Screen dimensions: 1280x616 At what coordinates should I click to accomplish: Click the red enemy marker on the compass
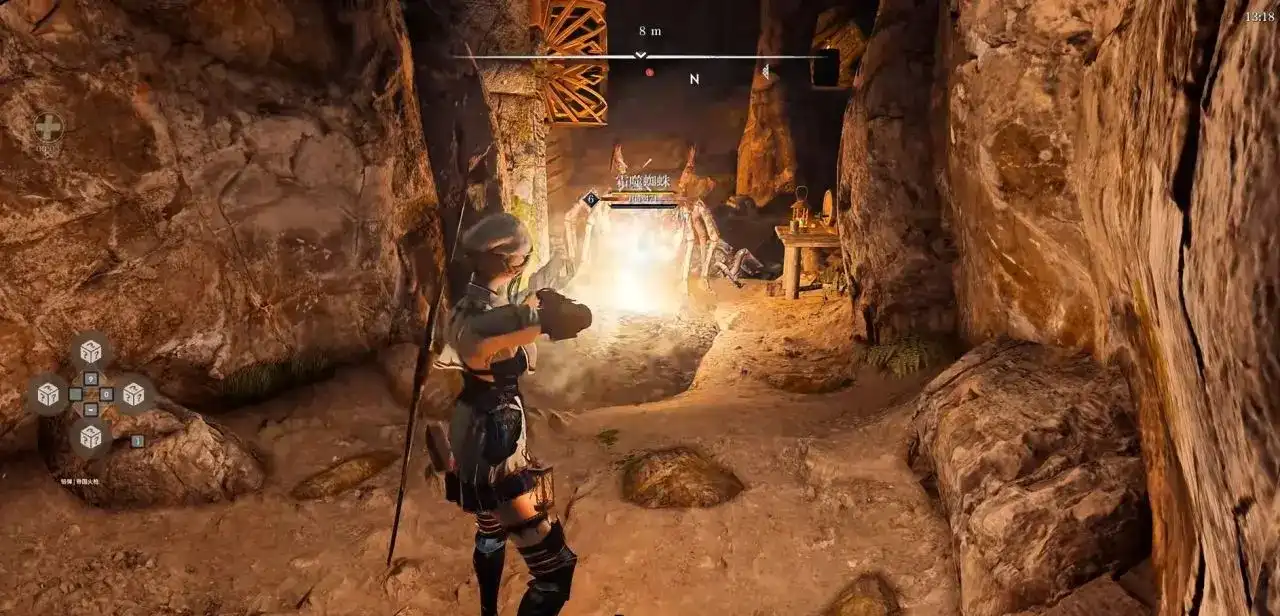649,72
